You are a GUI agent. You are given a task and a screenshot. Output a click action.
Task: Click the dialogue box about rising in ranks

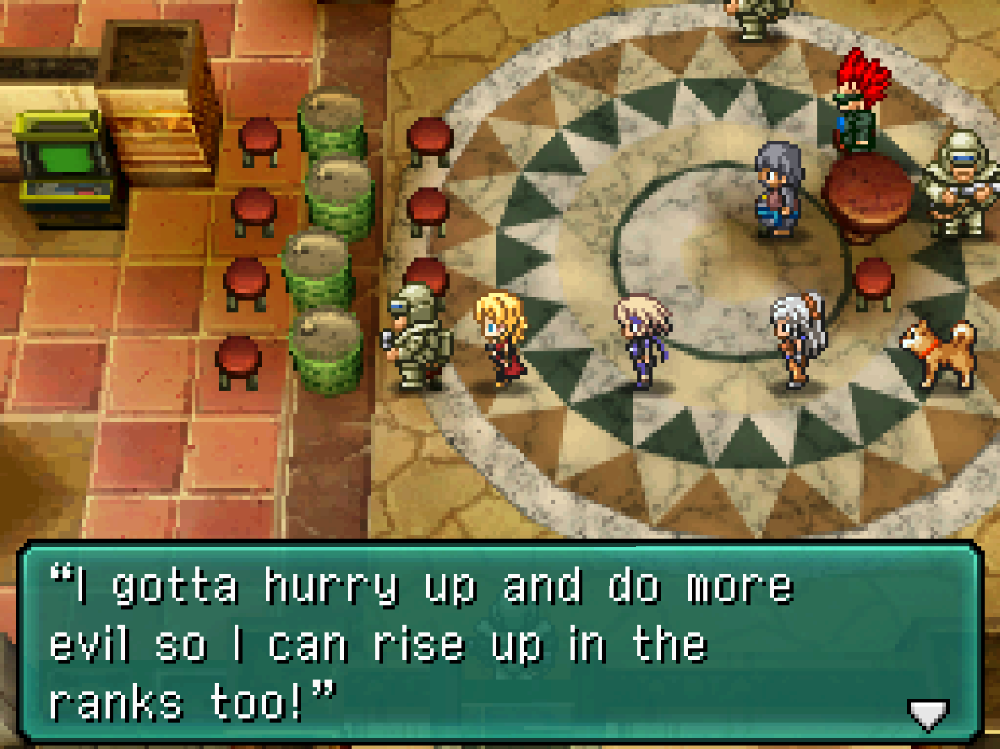point(498,644)
